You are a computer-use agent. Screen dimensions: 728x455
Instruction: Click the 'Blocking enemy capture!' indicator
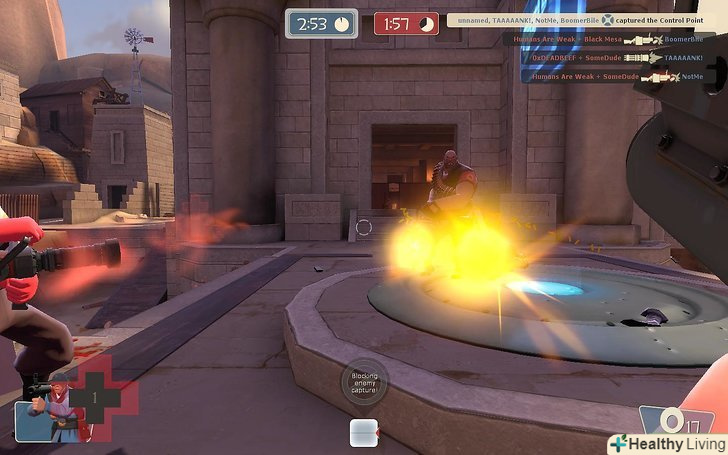[x=363, y=381]
